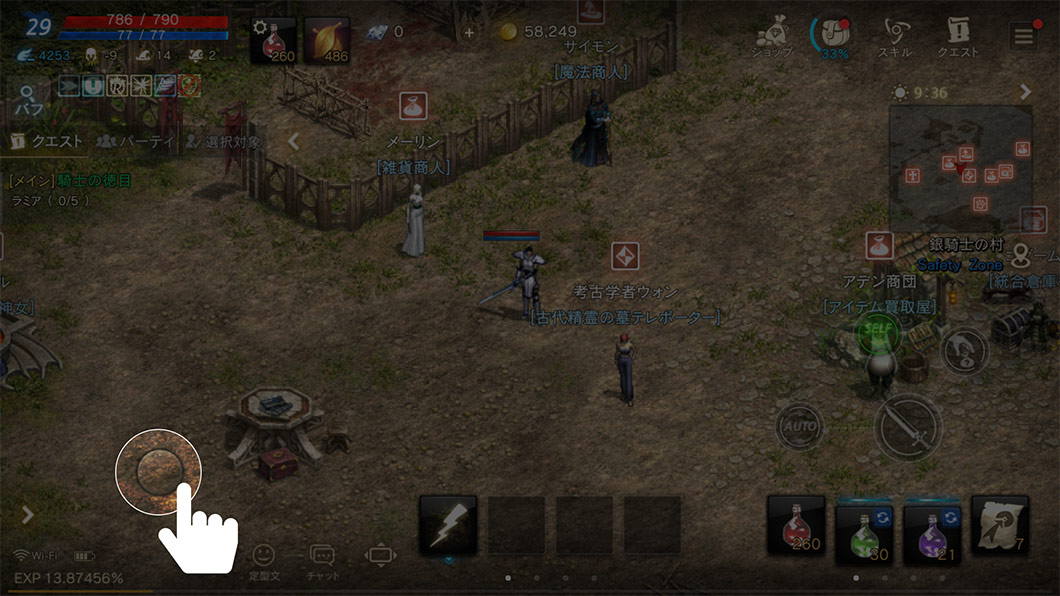
Task: Click the plus button beside gold
Action: click(x=469, y=32)
